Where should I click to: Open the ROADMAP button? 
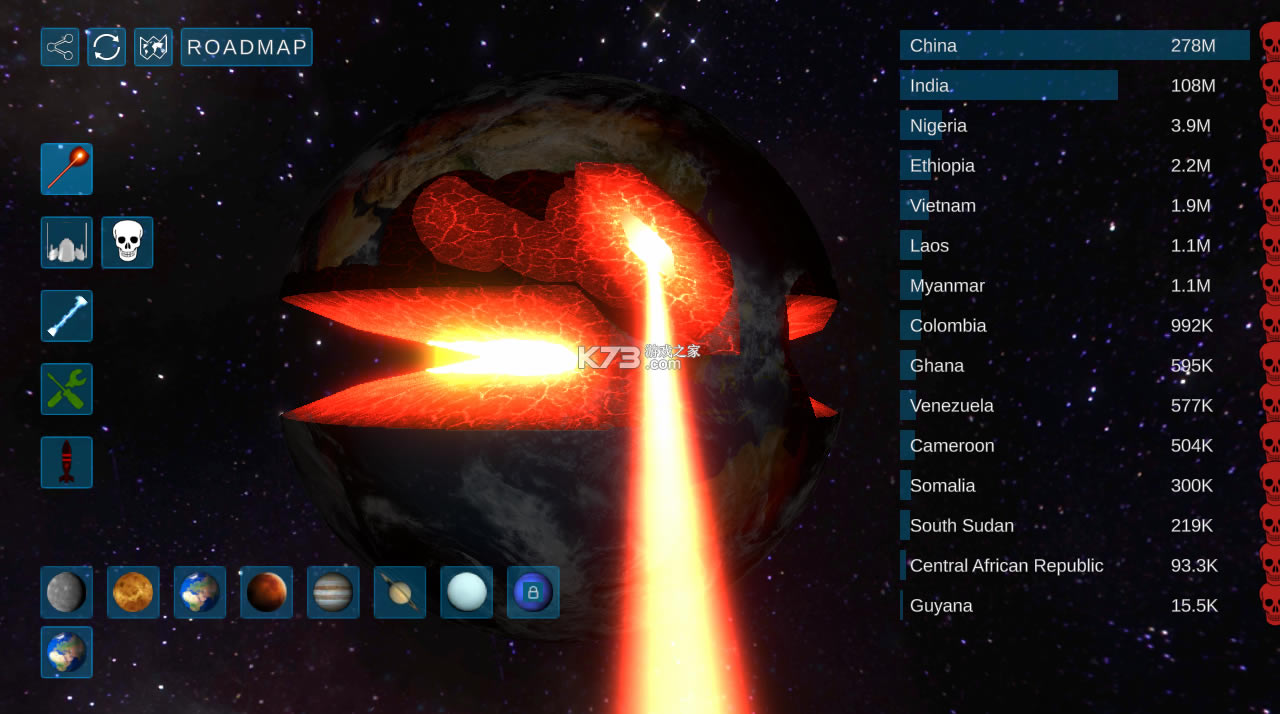246,47
